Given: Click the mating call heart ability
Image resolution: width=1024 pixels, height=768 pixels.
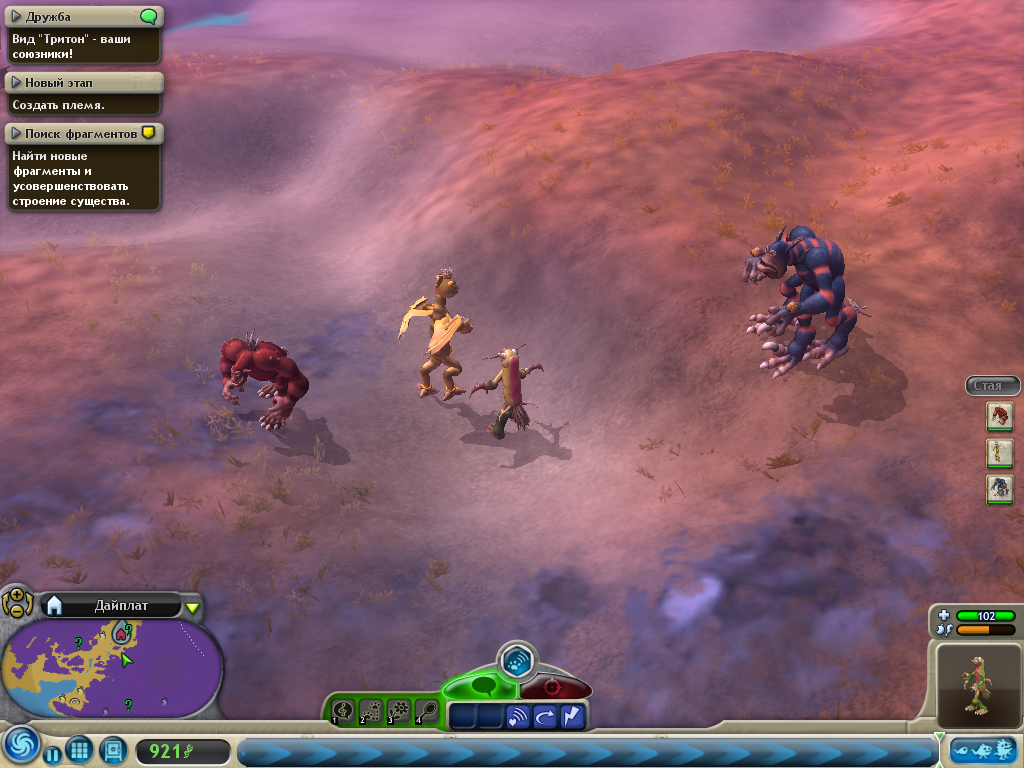Looking at the screenshot, I should coord(517,716).
